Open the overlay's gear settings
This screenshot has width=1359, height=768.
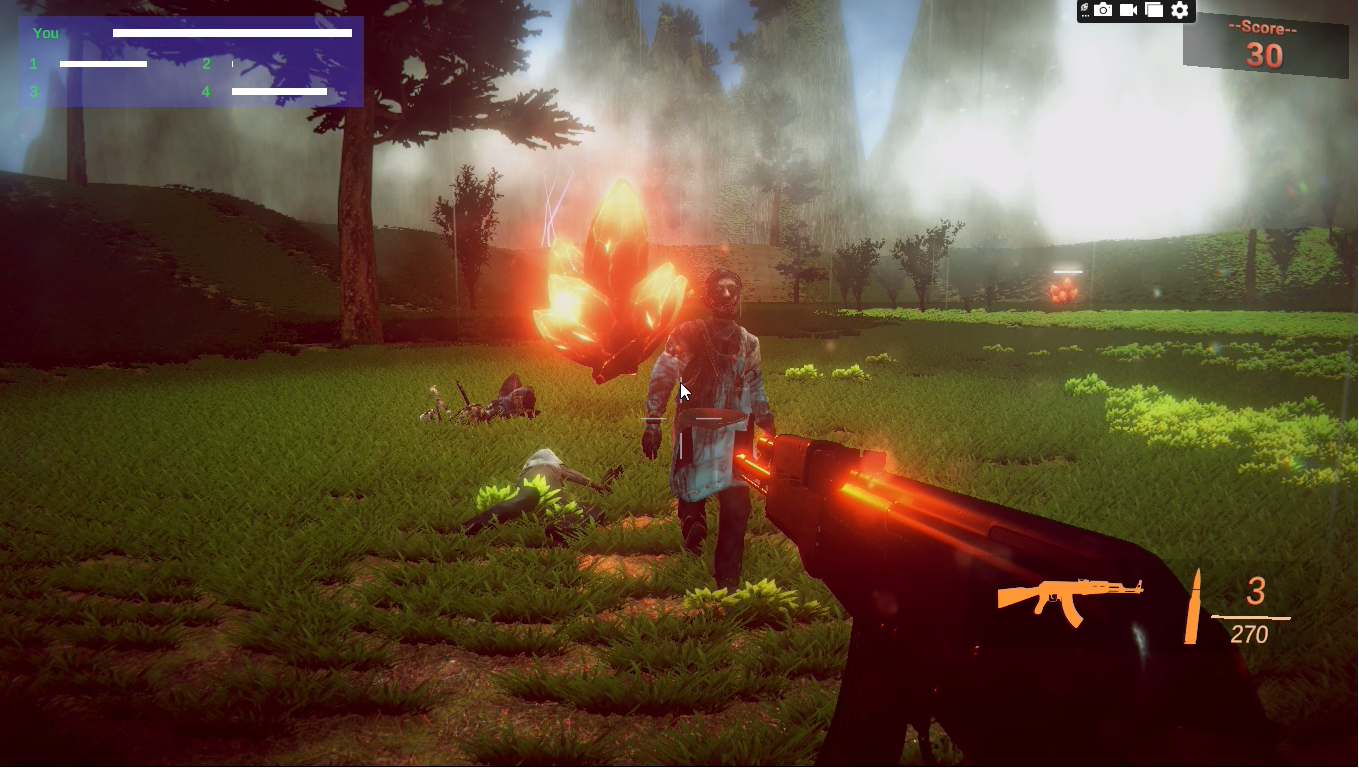pyautogui.click(x=1180, y=10)
